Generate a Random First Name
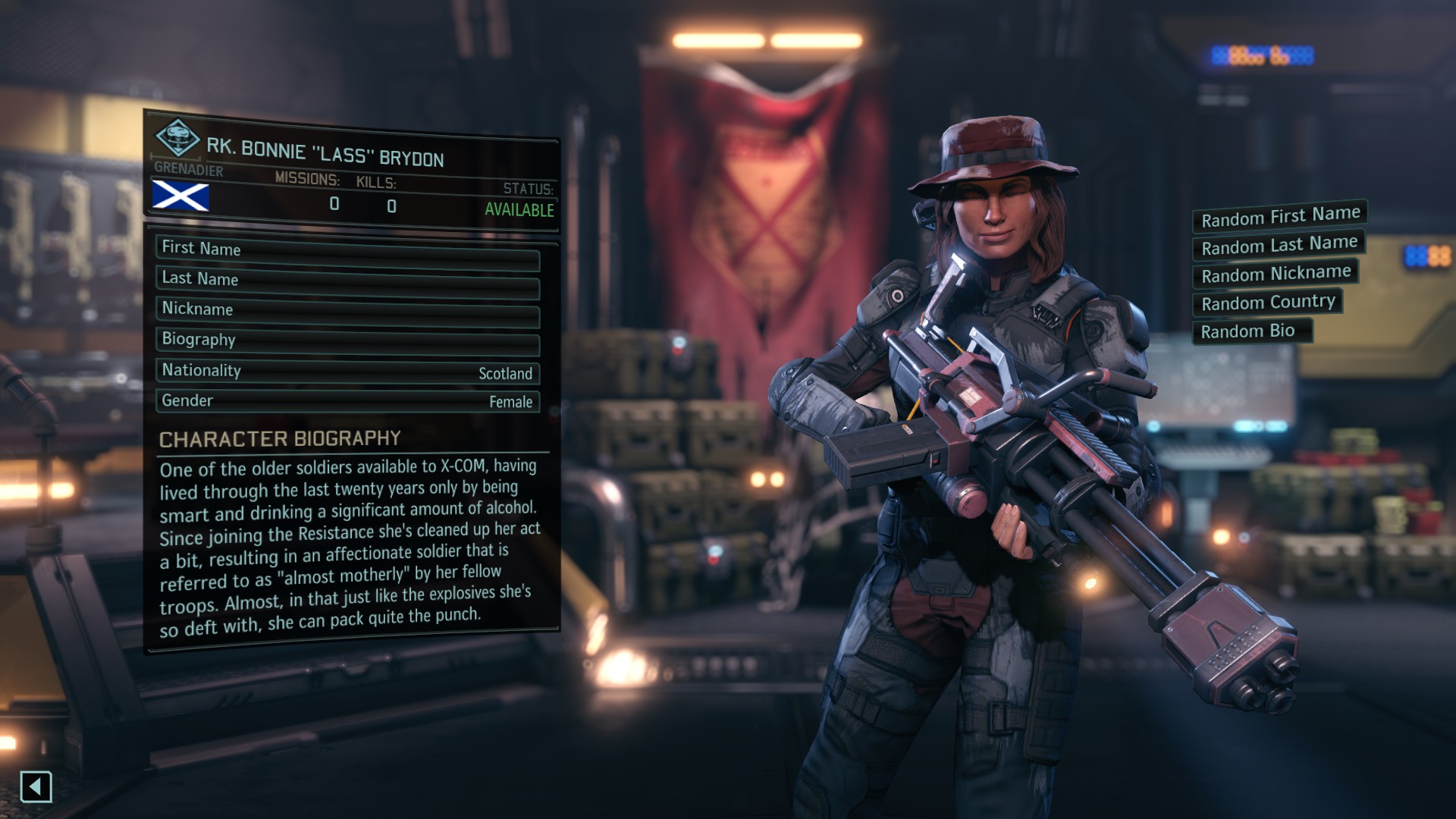The image size is (1456, 819). [x=1279, y=217]
